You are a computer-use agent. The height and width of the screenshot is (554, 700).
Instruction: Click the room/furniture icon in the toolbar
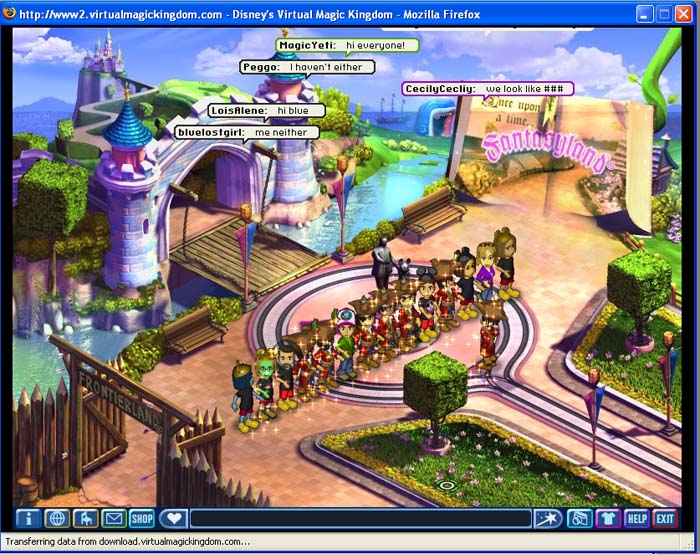coord(84,518)
